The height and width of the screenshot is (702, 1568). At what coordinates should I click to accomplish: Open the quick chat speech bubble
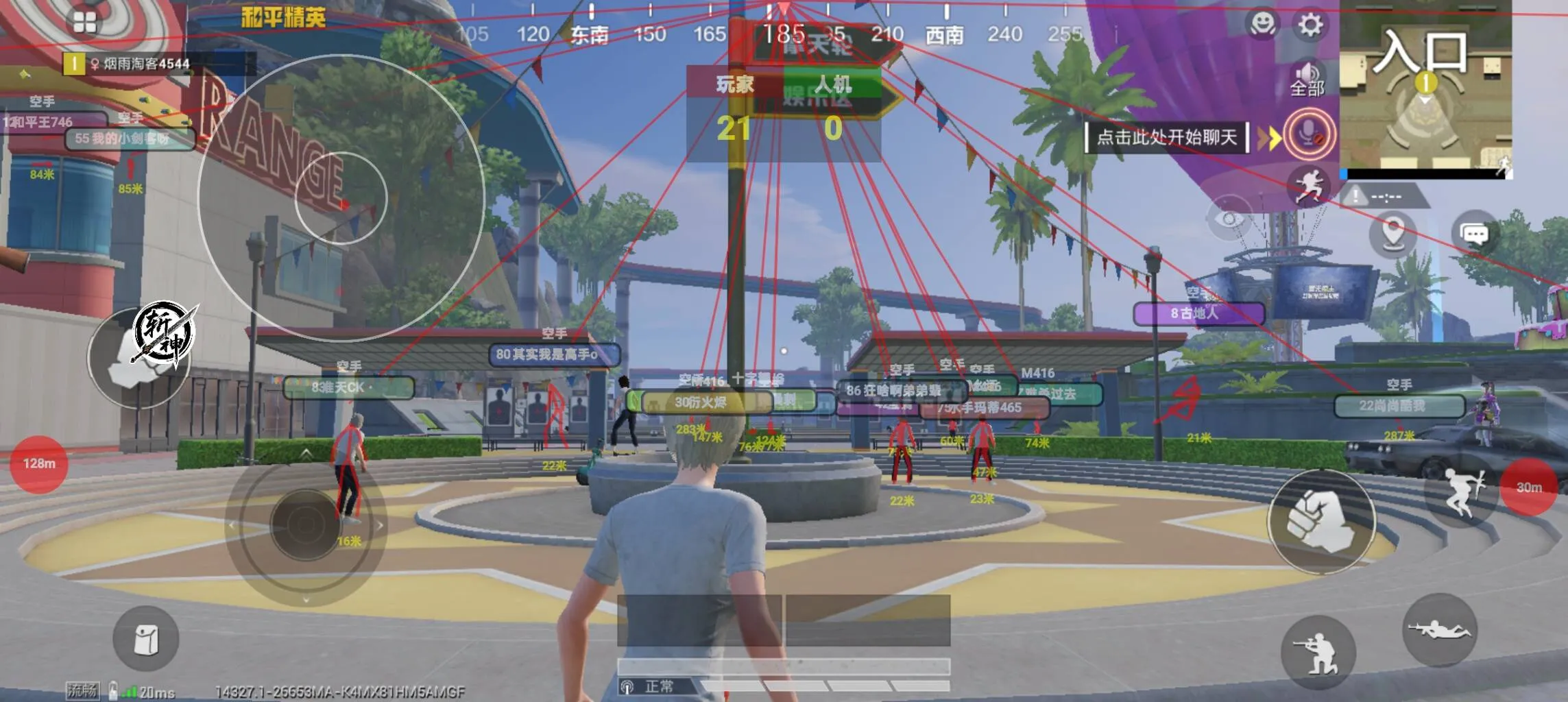coord(1474,234)
